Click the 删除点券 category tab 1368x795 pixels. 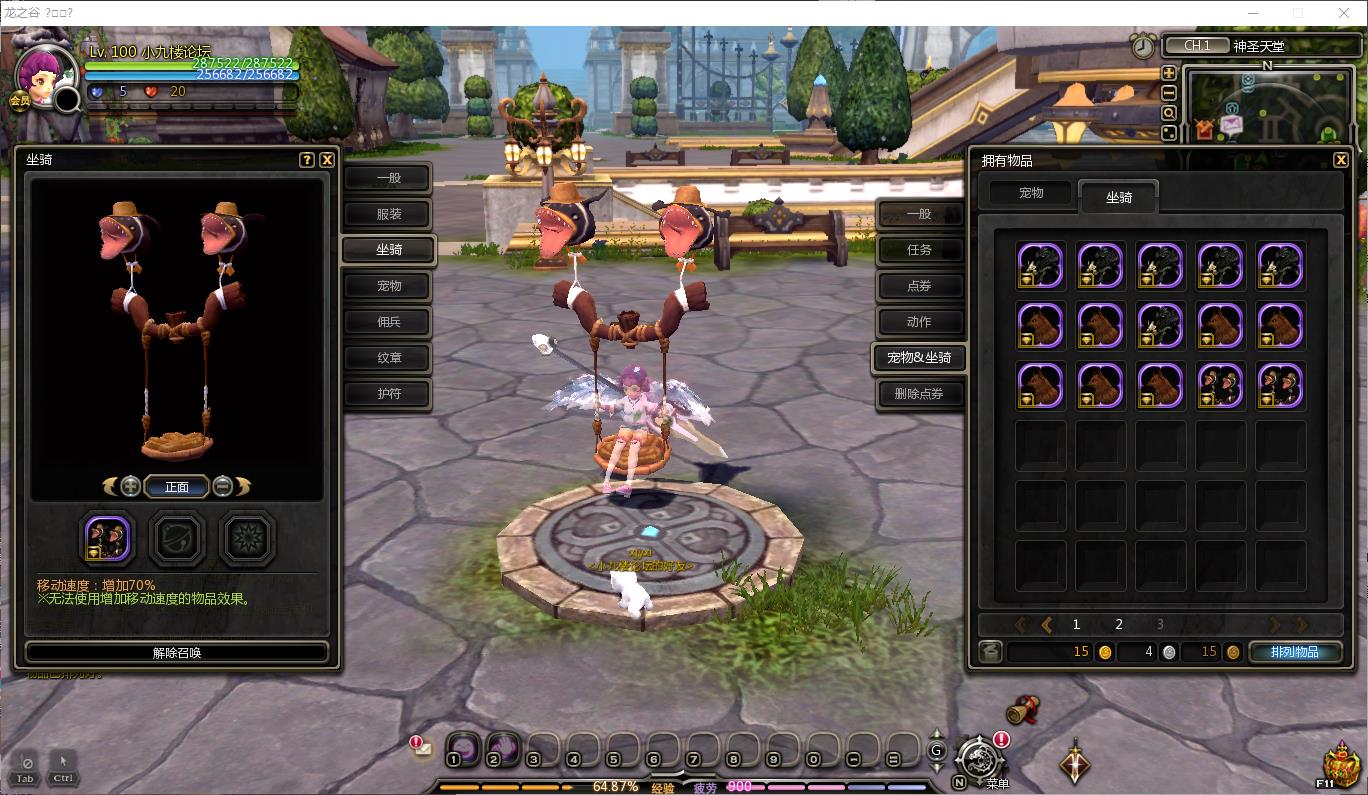click(x=919, y=394)
